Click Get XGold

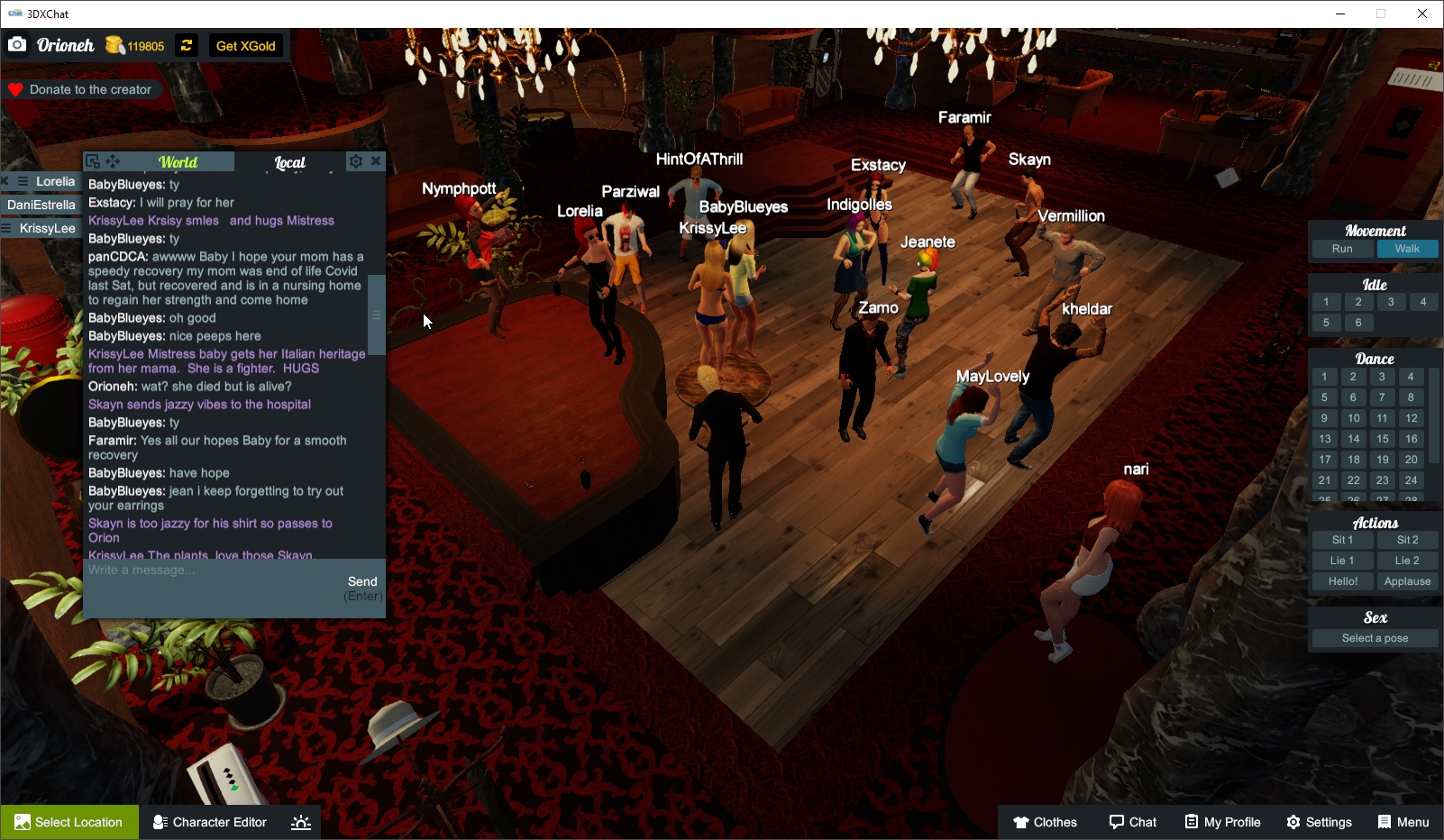pos(244,45)
